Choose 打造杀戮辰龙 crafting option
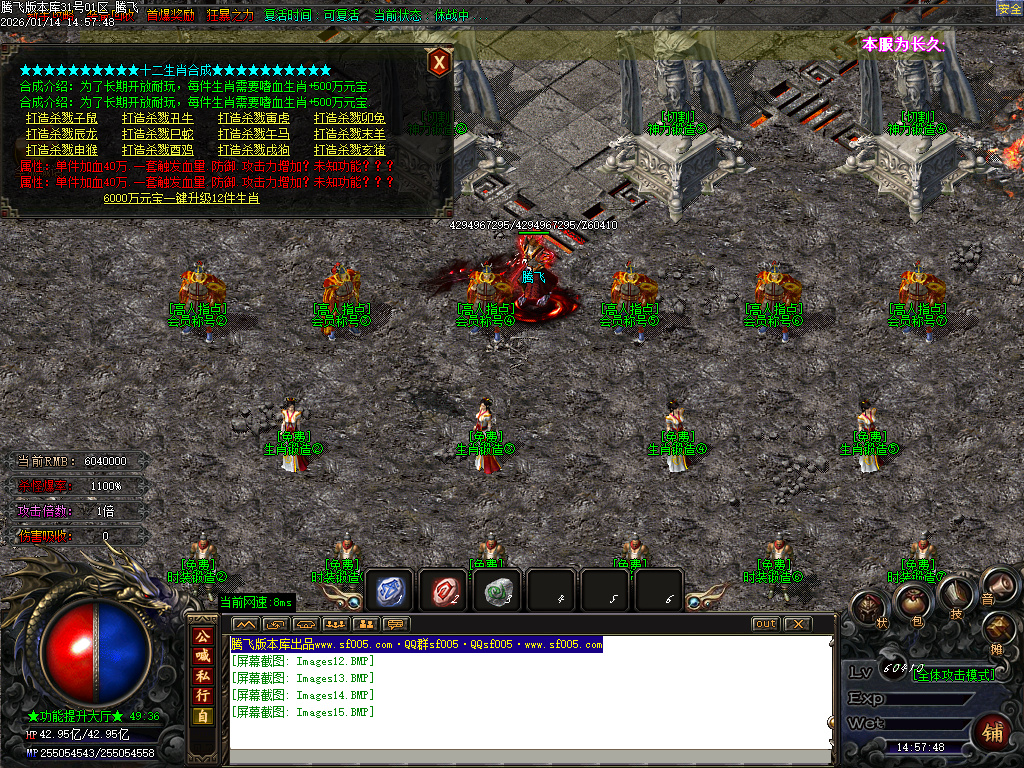 (62, 134)
